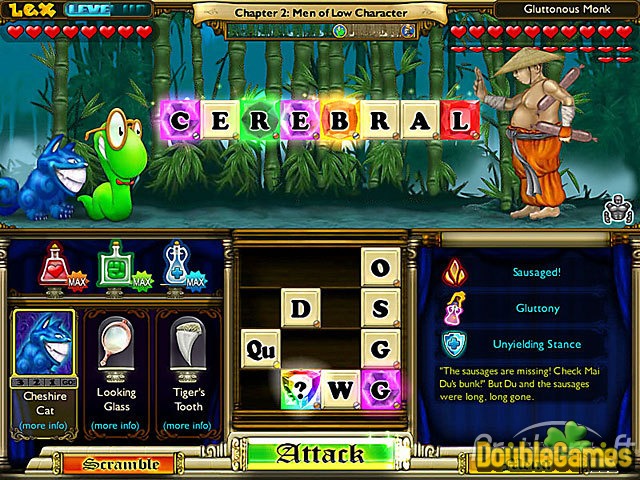Pick the letter S tile
The image size is (640, 480).
pos(379,309)
